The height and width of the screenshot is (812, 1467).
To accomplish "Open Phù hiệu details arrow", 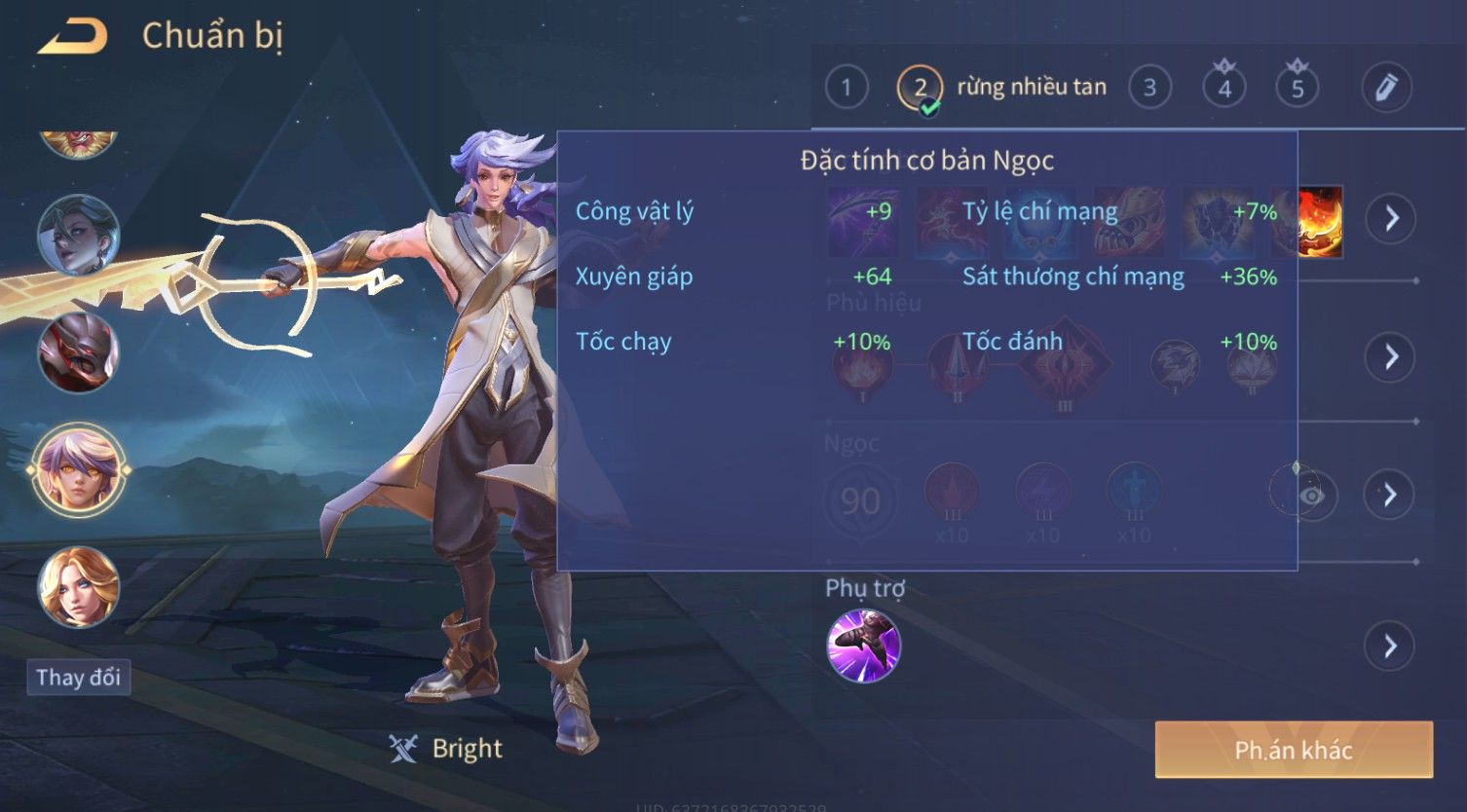I will pyautogui.click(x=1390, y=356).
